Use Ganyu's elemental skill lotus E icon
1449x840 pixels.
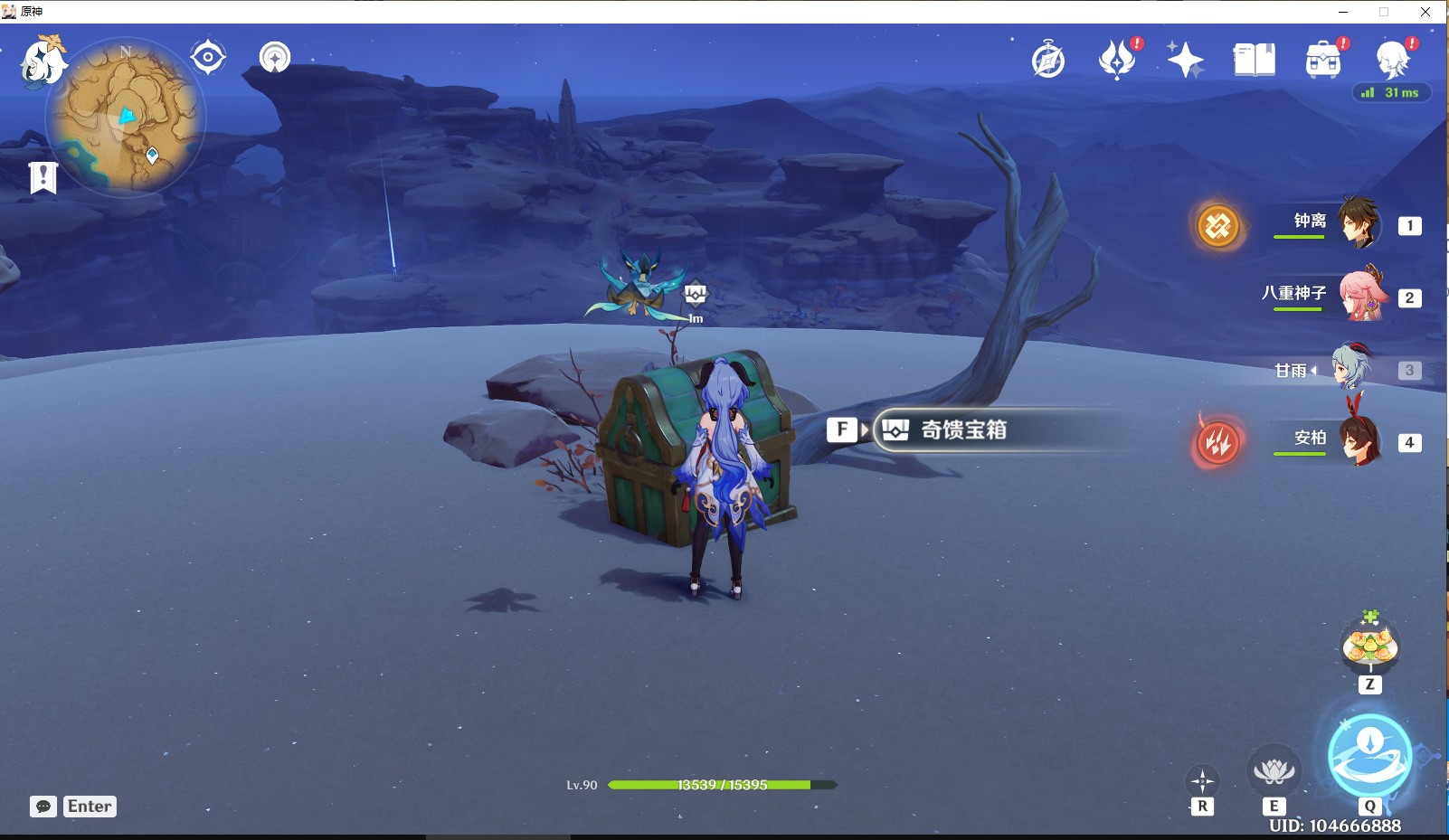point(1275,773)
